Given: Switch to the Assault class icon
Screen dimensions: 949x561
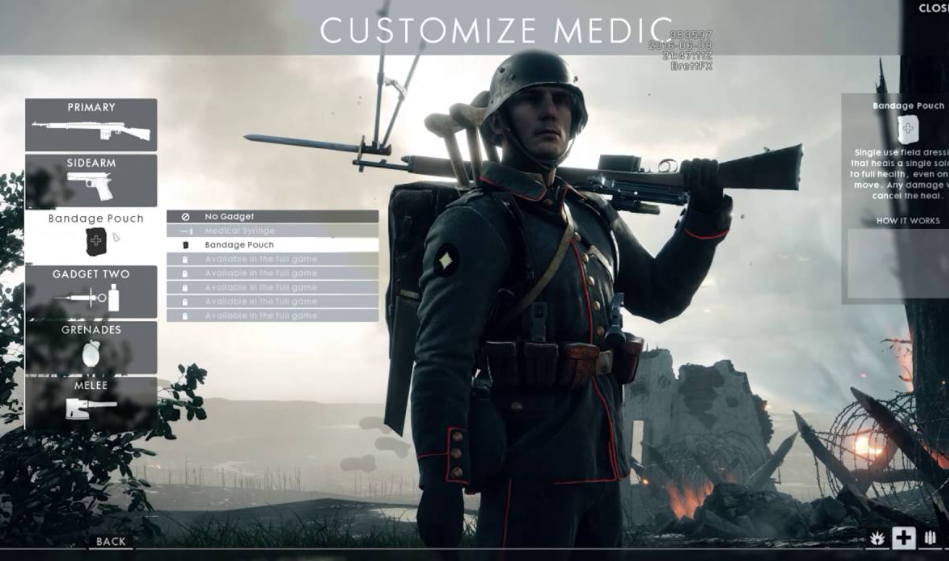Looking at the screenshot, I should pos(876,539).
